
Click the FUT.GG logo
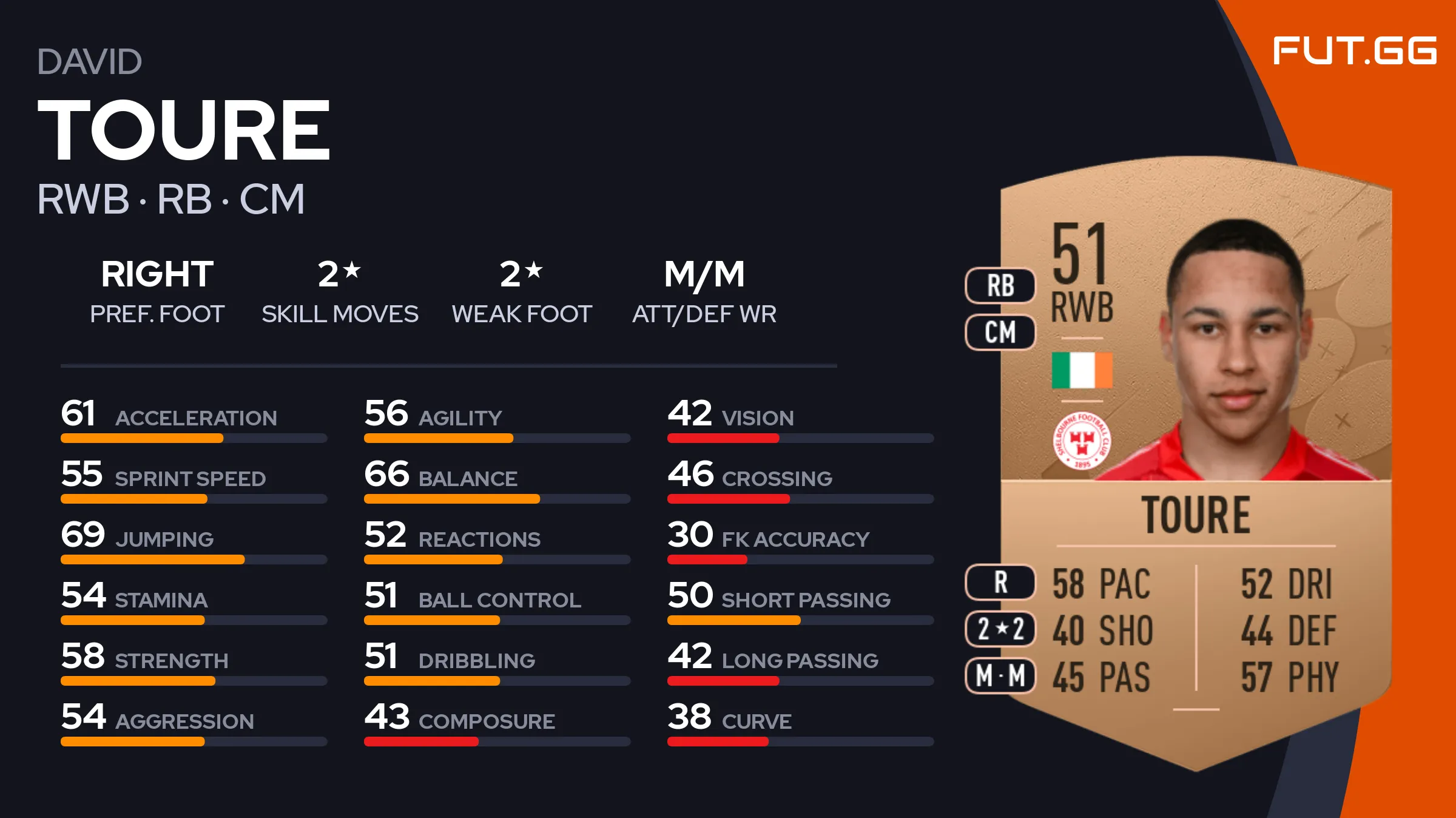1354,50
